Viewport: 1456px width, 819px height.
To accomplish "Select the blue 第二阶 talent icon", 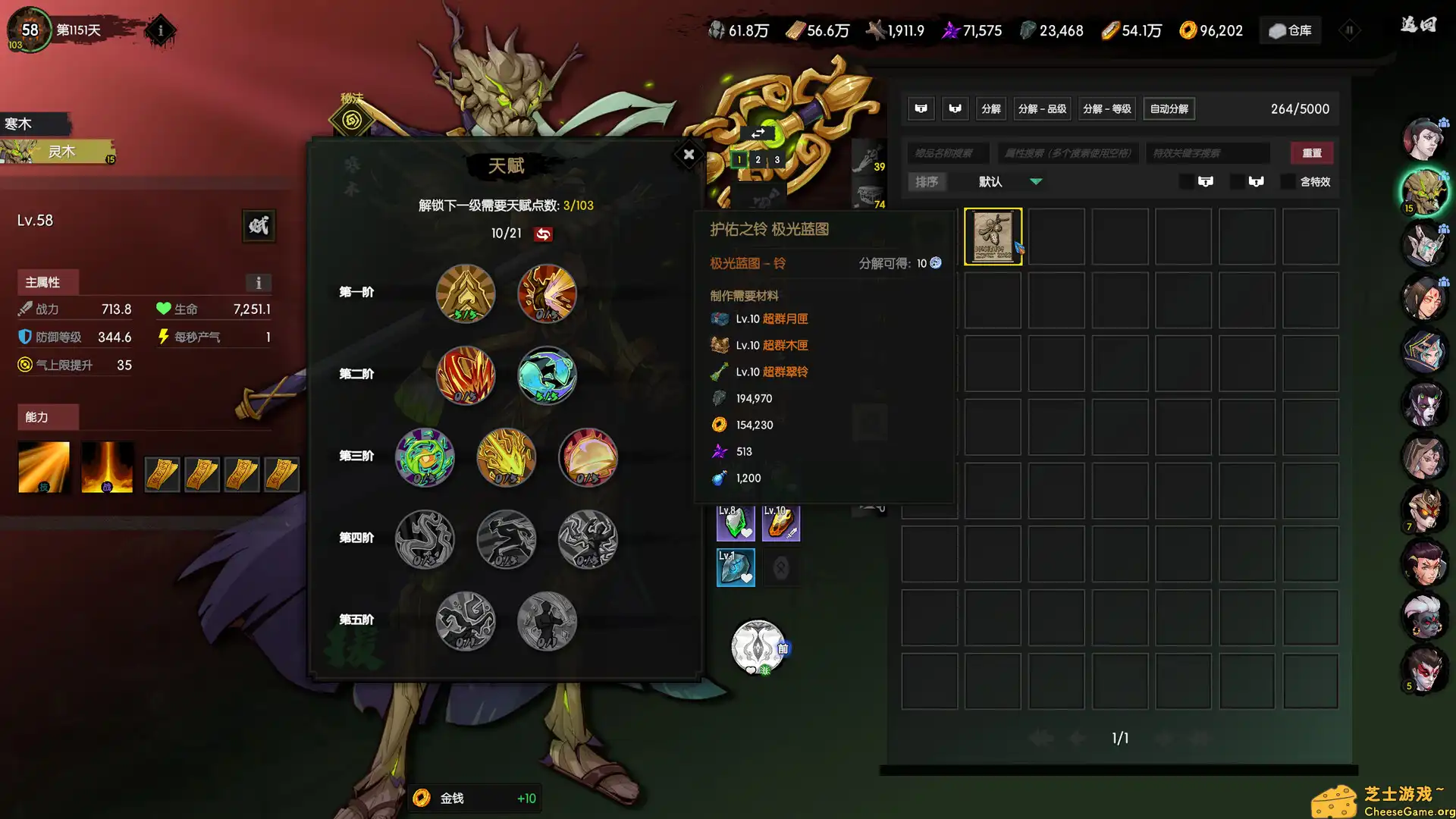I will (547, 374).
